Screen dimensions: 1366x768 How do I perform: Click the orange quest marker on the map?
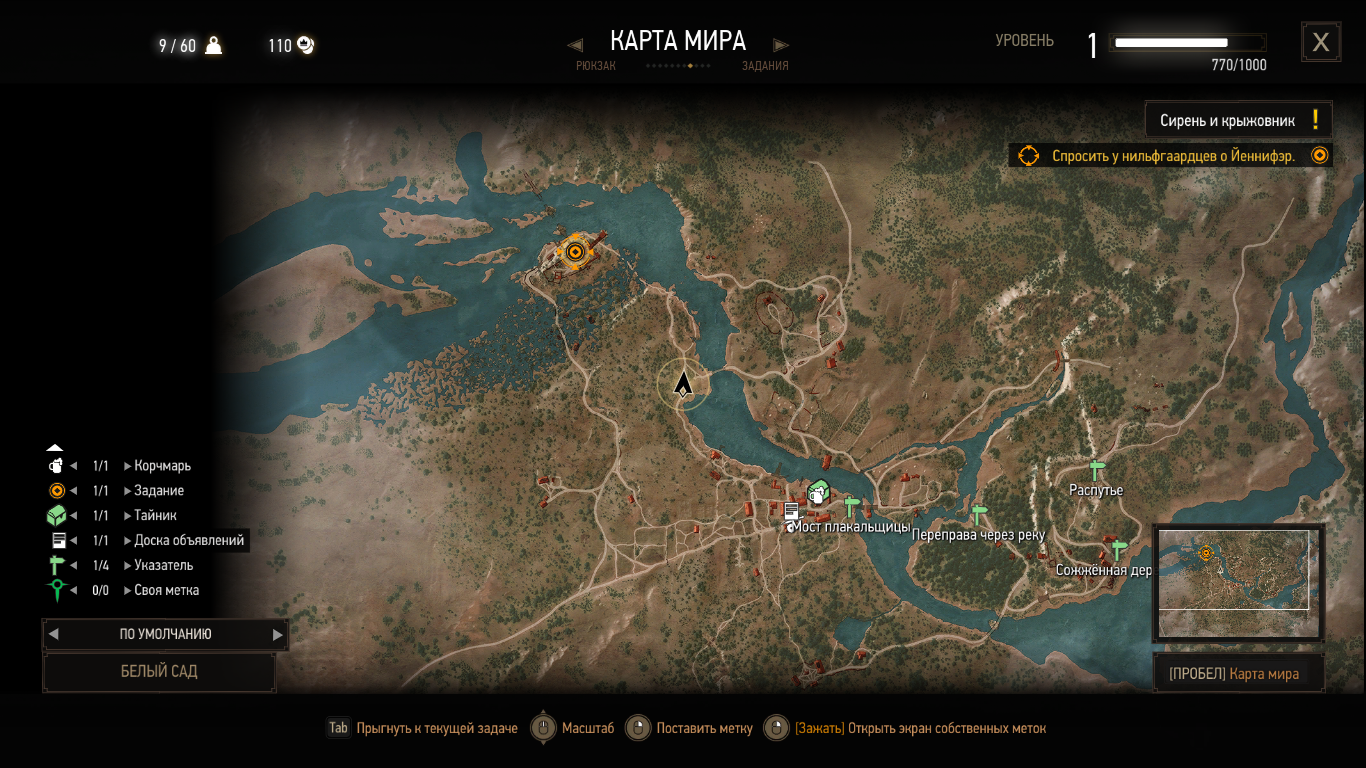pos(574,252)
